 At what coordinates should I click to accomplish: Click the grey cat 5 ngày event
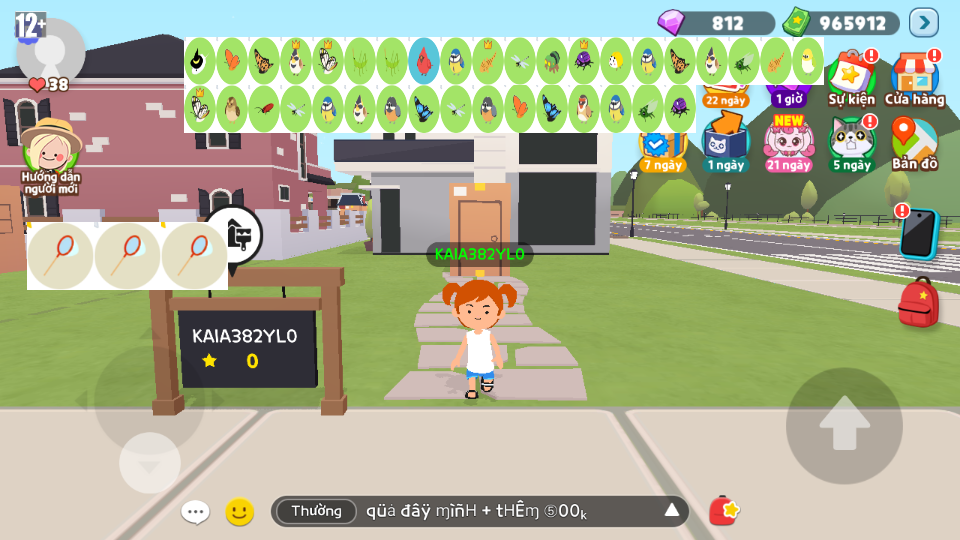pos(851,143)
